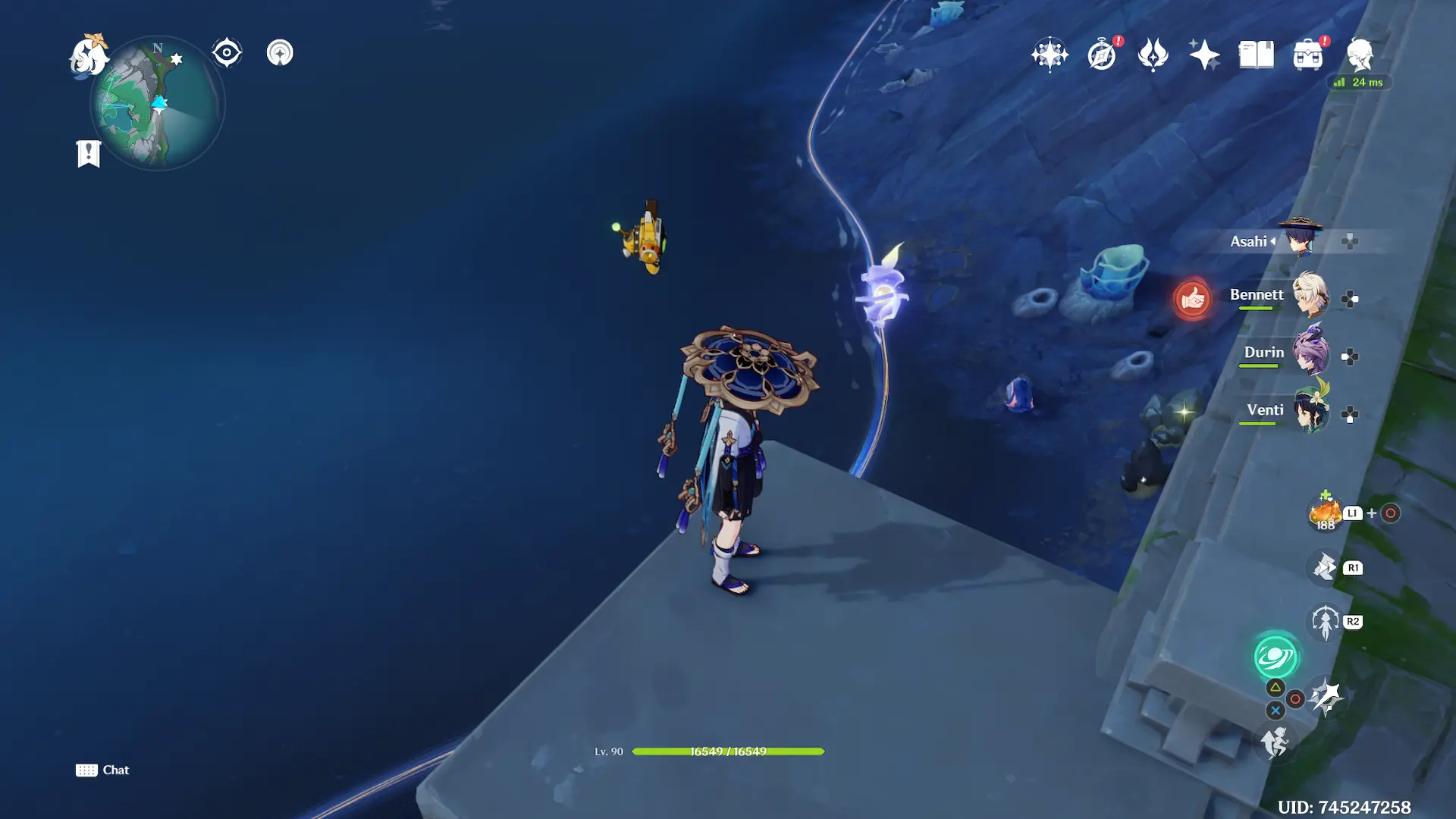Open the Battle Pass icon
Screen dimensions: 1456x819
tap(1153, 55)
